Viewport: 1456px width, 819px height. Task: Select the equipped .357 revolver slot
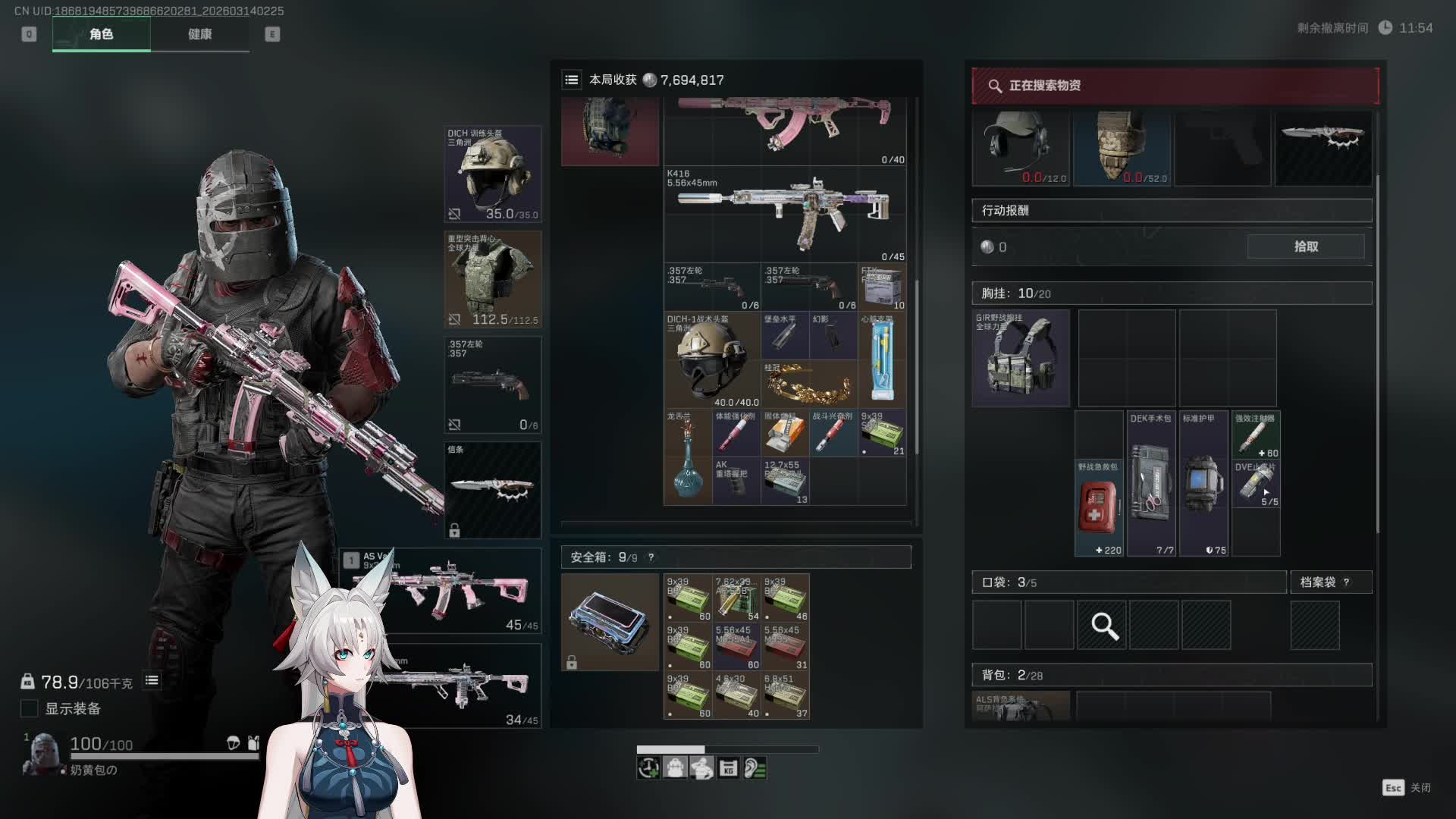click(x=492, y=384)
